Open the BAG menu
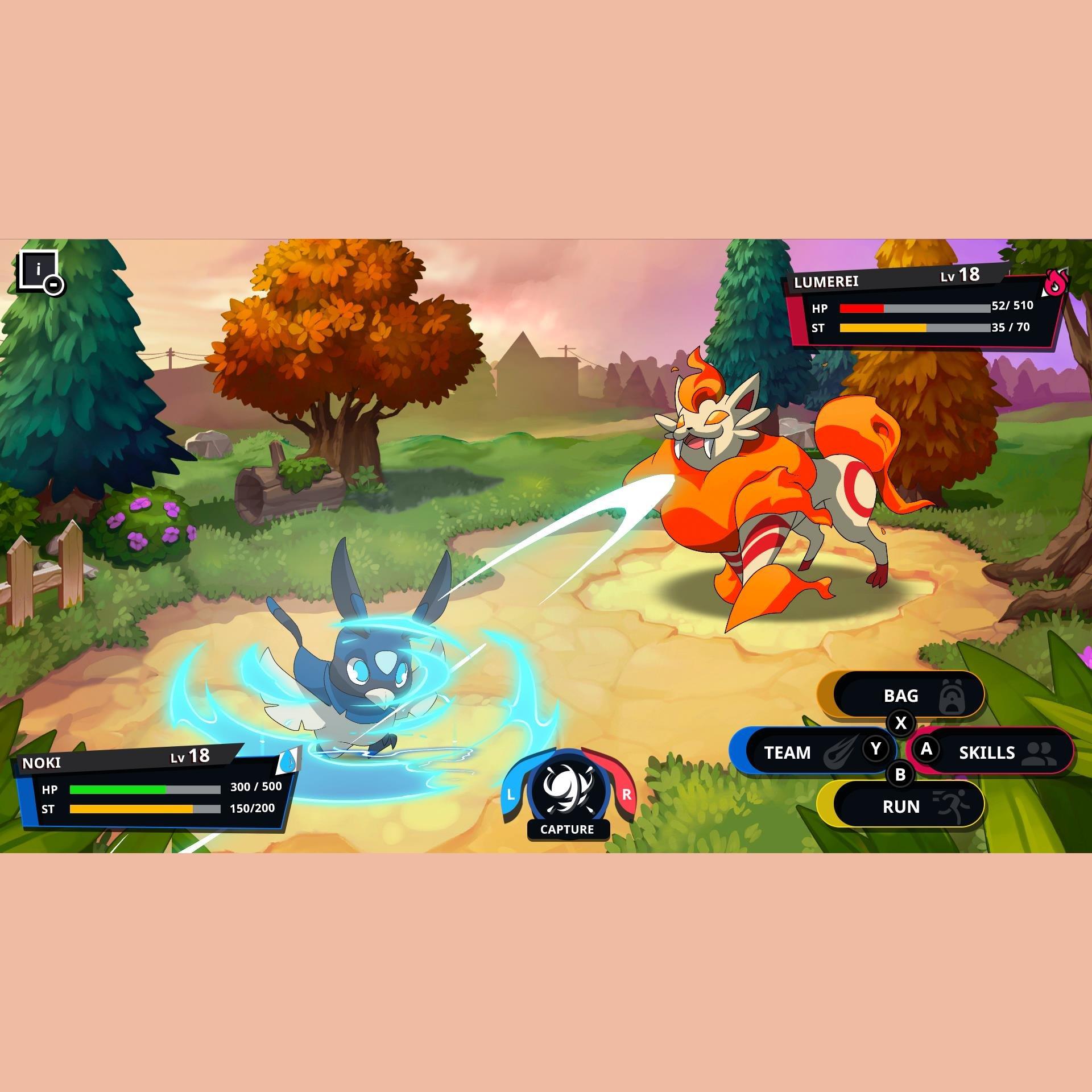Screen dimensions: 1092x1092 click(900, 696)
